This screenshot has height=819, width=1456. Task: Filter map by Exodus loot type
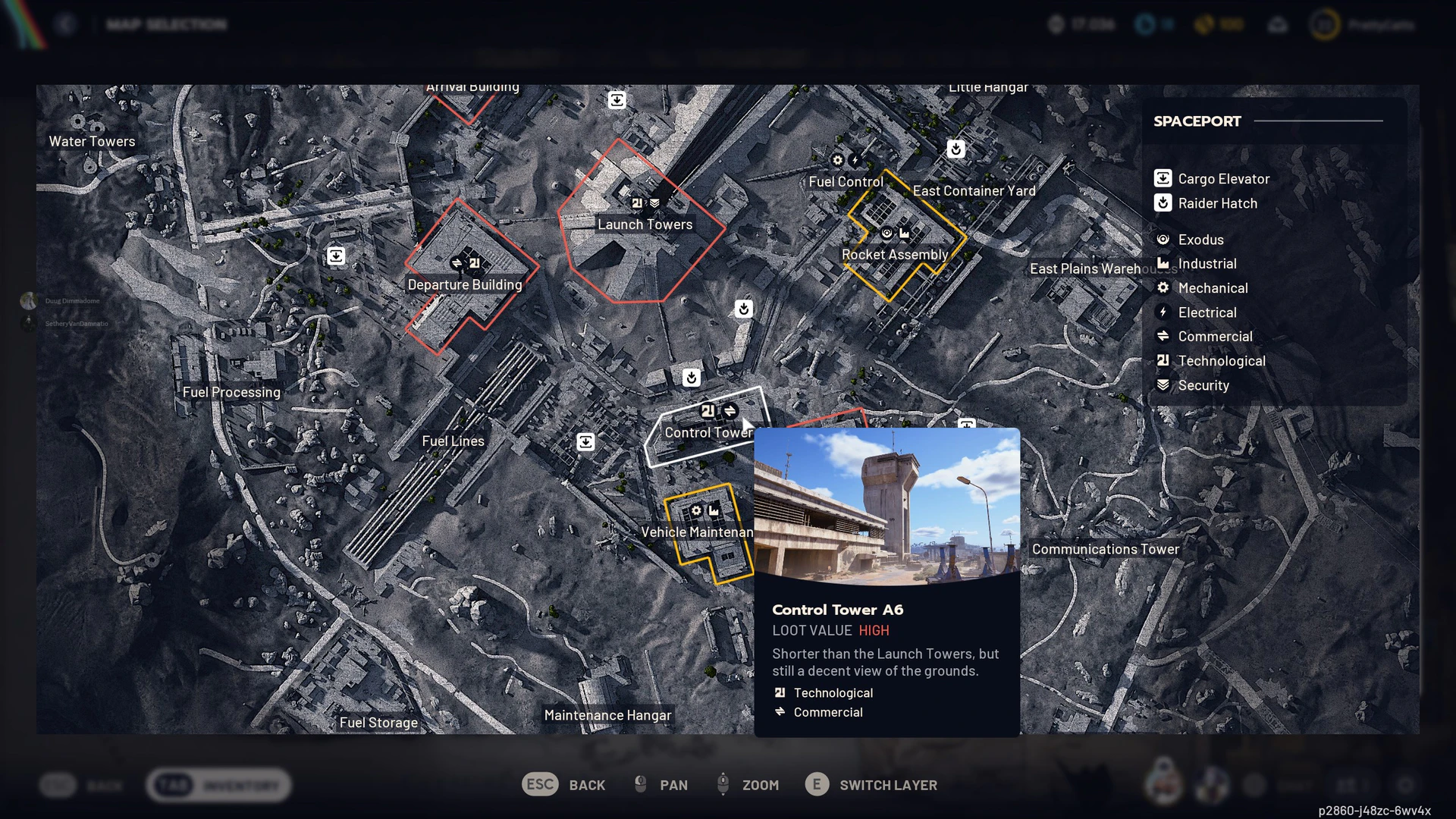click(1200, 240)
